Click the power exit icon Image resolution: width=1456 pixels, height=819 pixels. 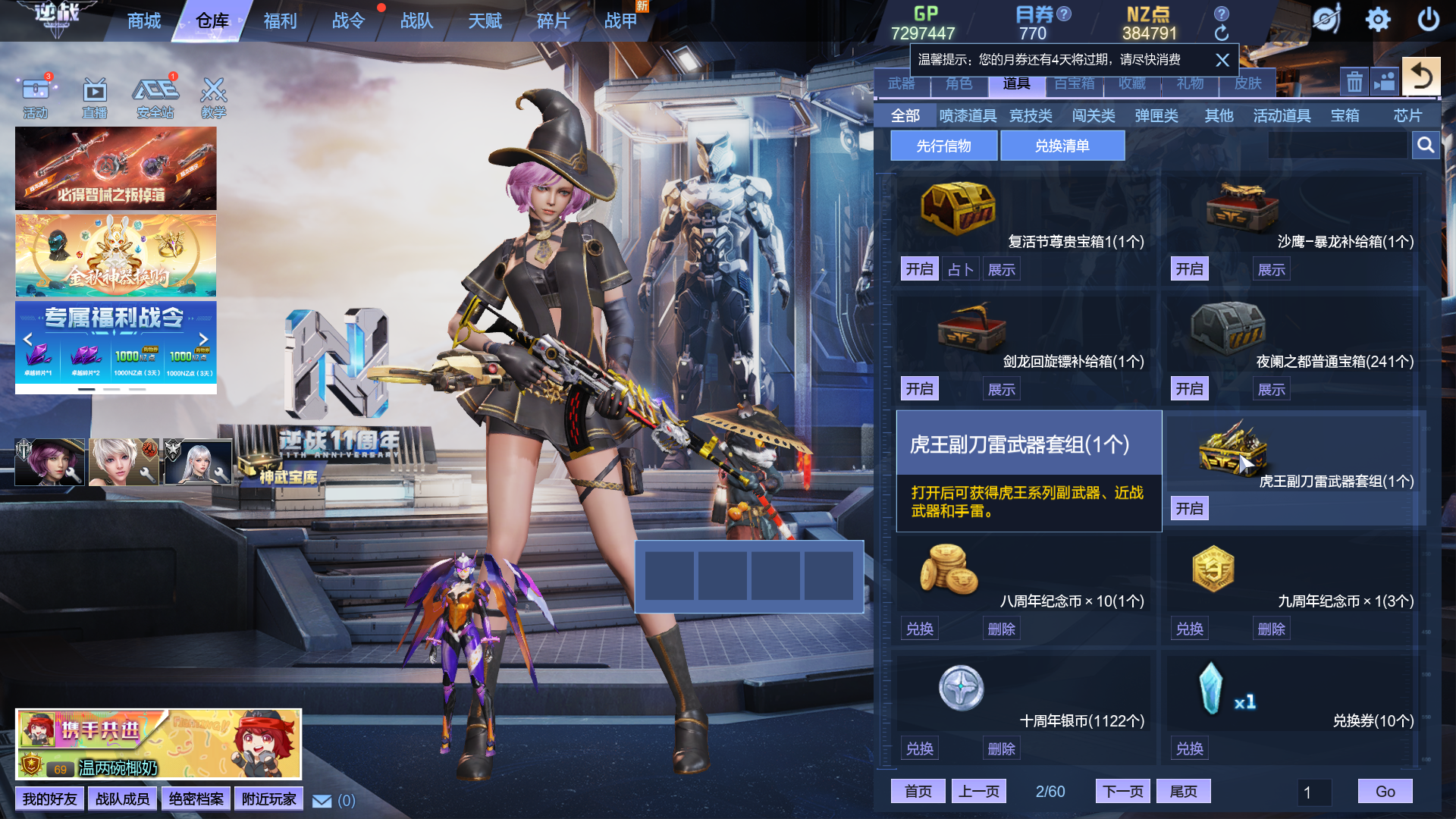tap(1428, 20)
